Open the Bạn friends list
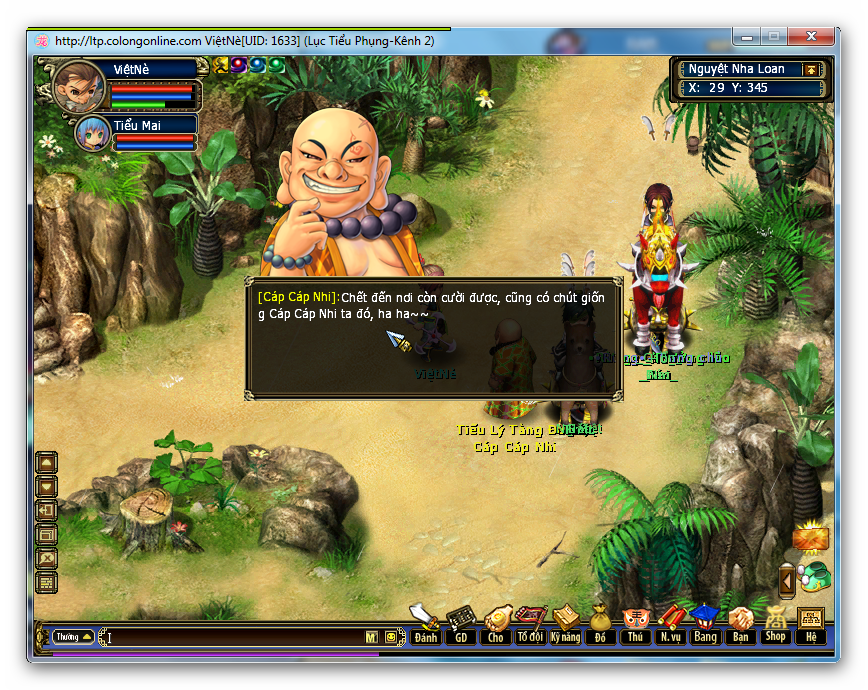This screenshot has width=868, height=690. 740,625
